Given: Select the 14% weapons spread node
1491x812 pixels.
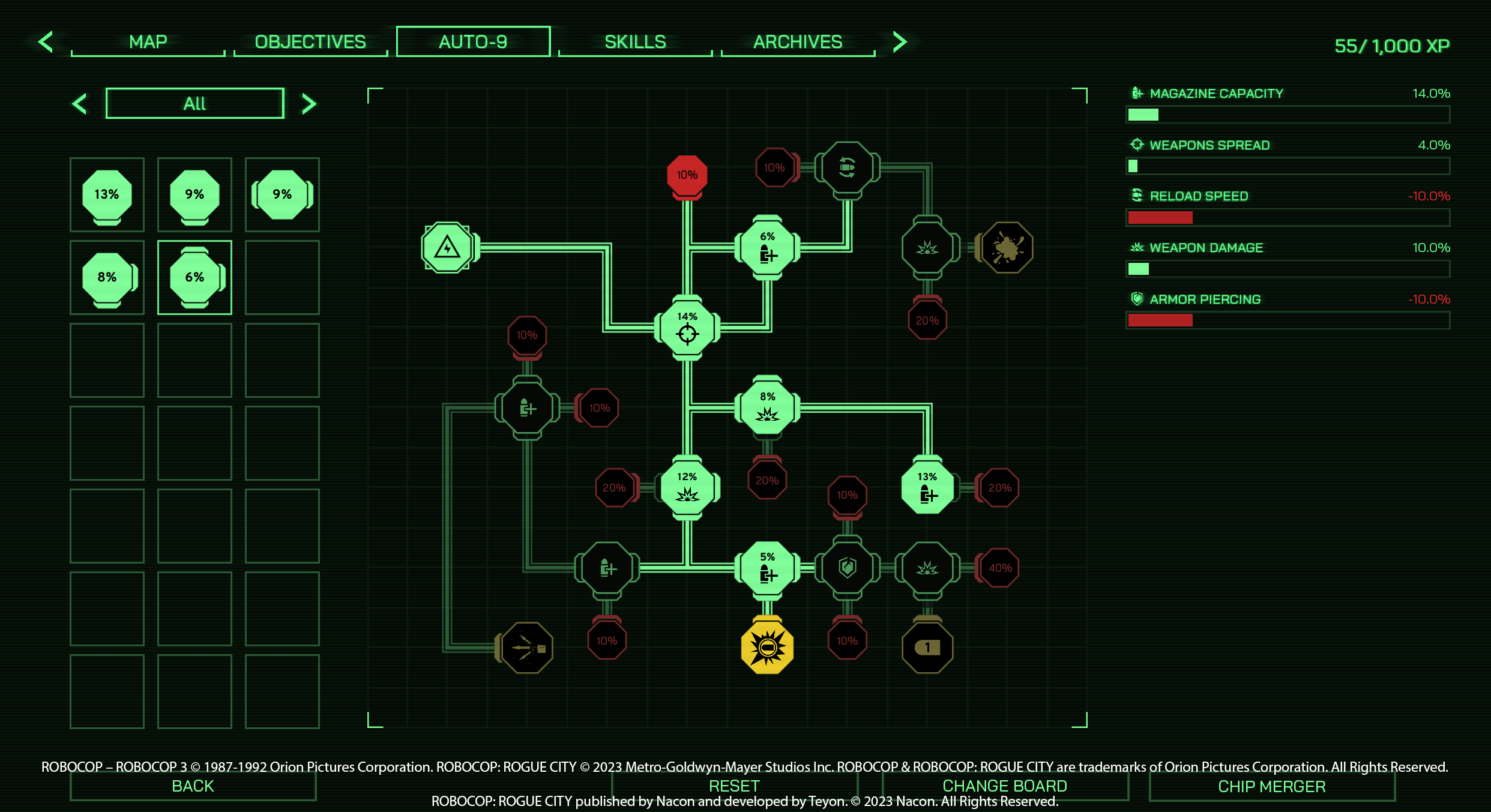Looking at the screenshot, I should (687, 328).
